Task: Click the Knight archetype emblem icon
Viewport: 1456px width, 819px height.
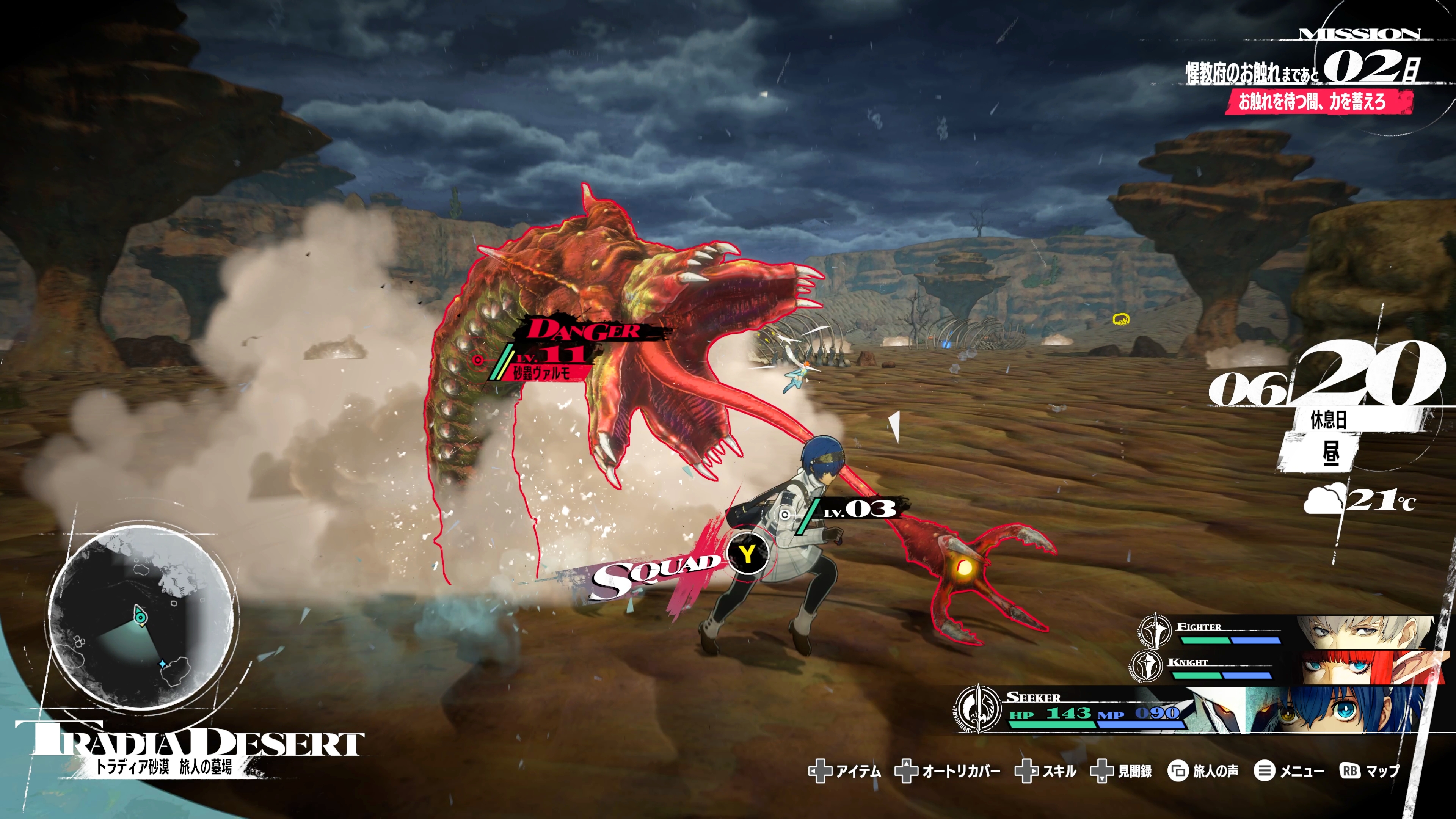Action: 1146,665
